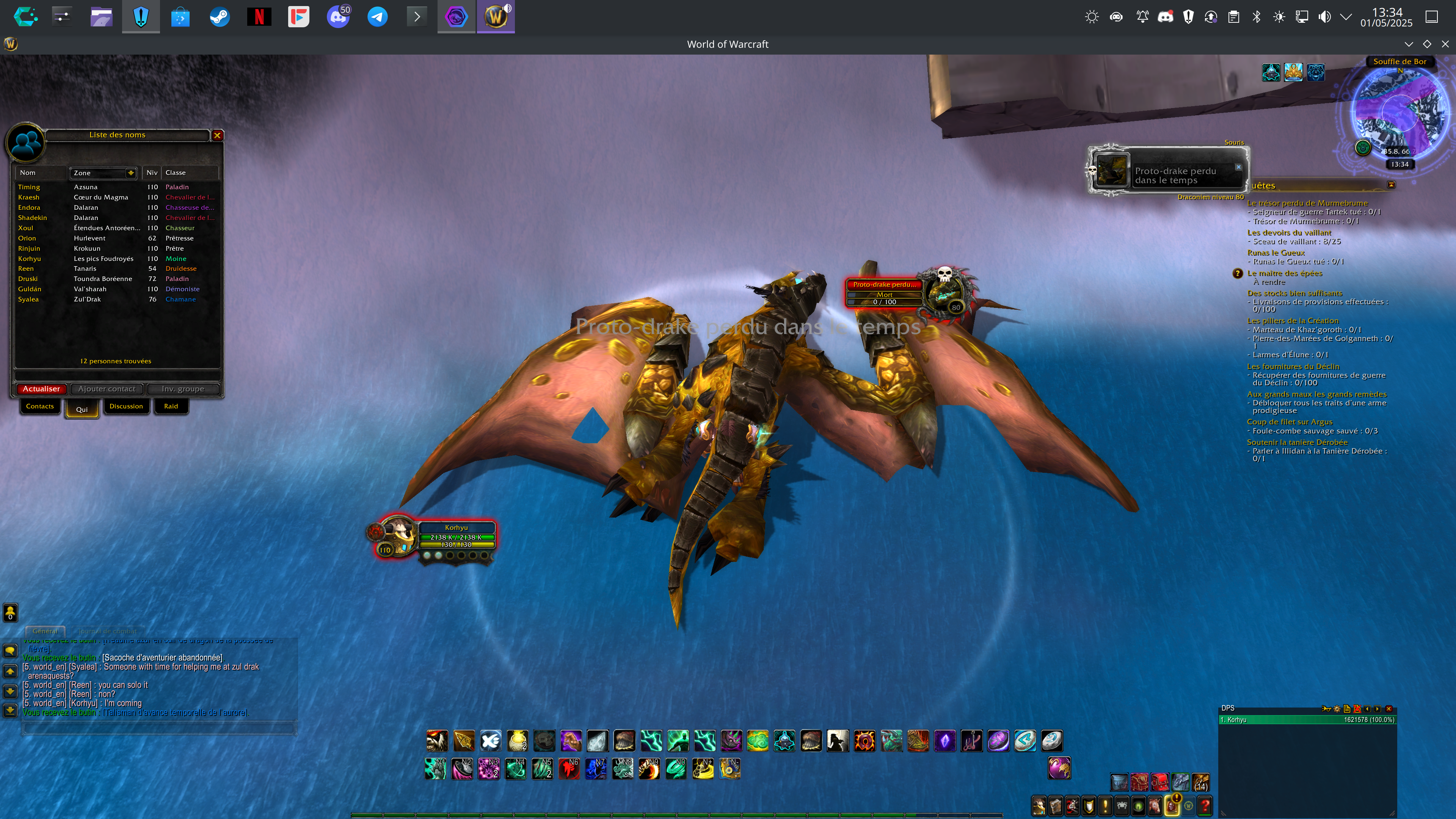
Task: Click the Actualiser button
Action: pyautogui.click(x=41, y=389)
